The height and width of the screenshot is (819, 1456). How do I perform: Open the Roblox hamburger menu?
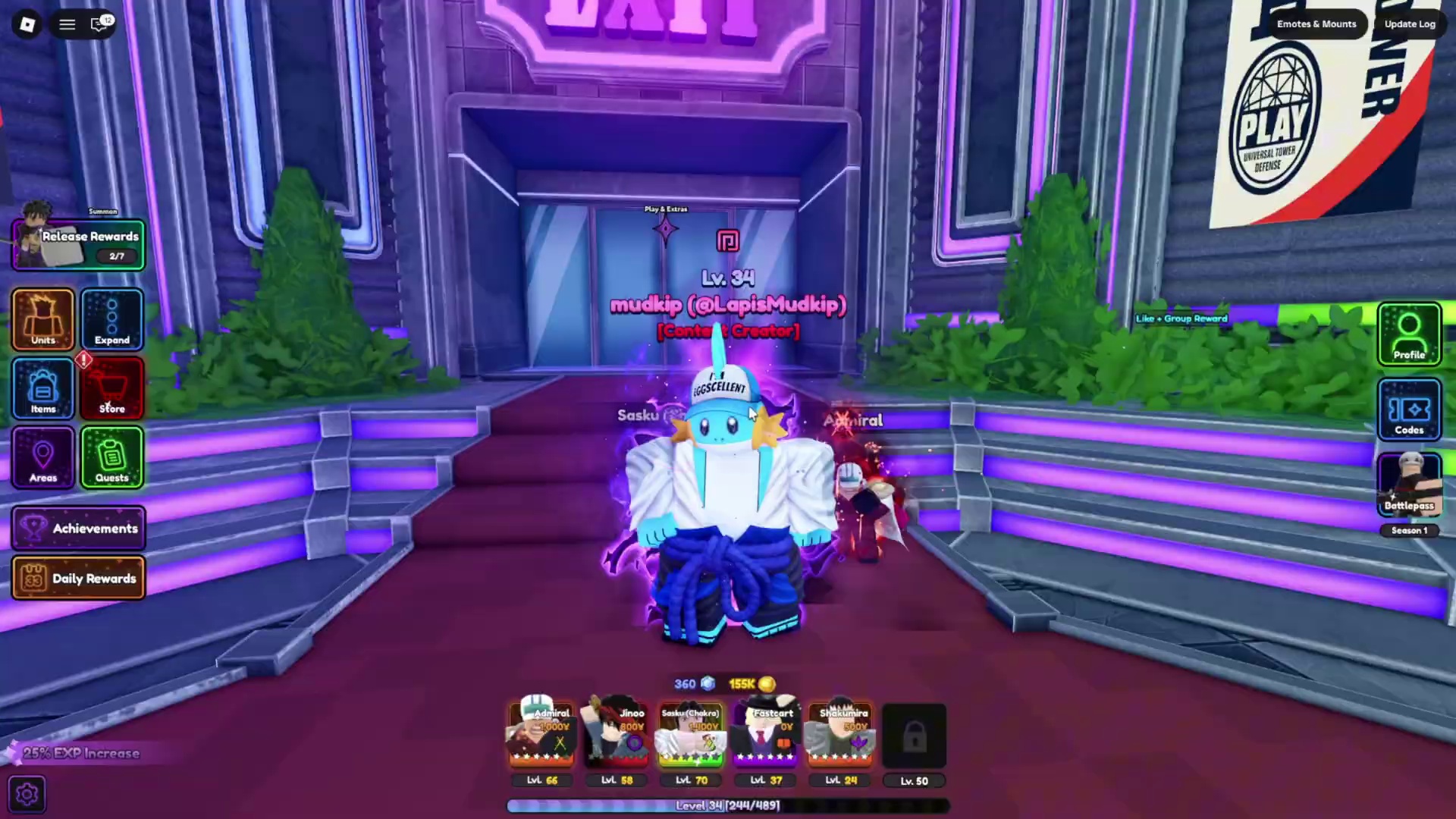(x=67, y=24)
